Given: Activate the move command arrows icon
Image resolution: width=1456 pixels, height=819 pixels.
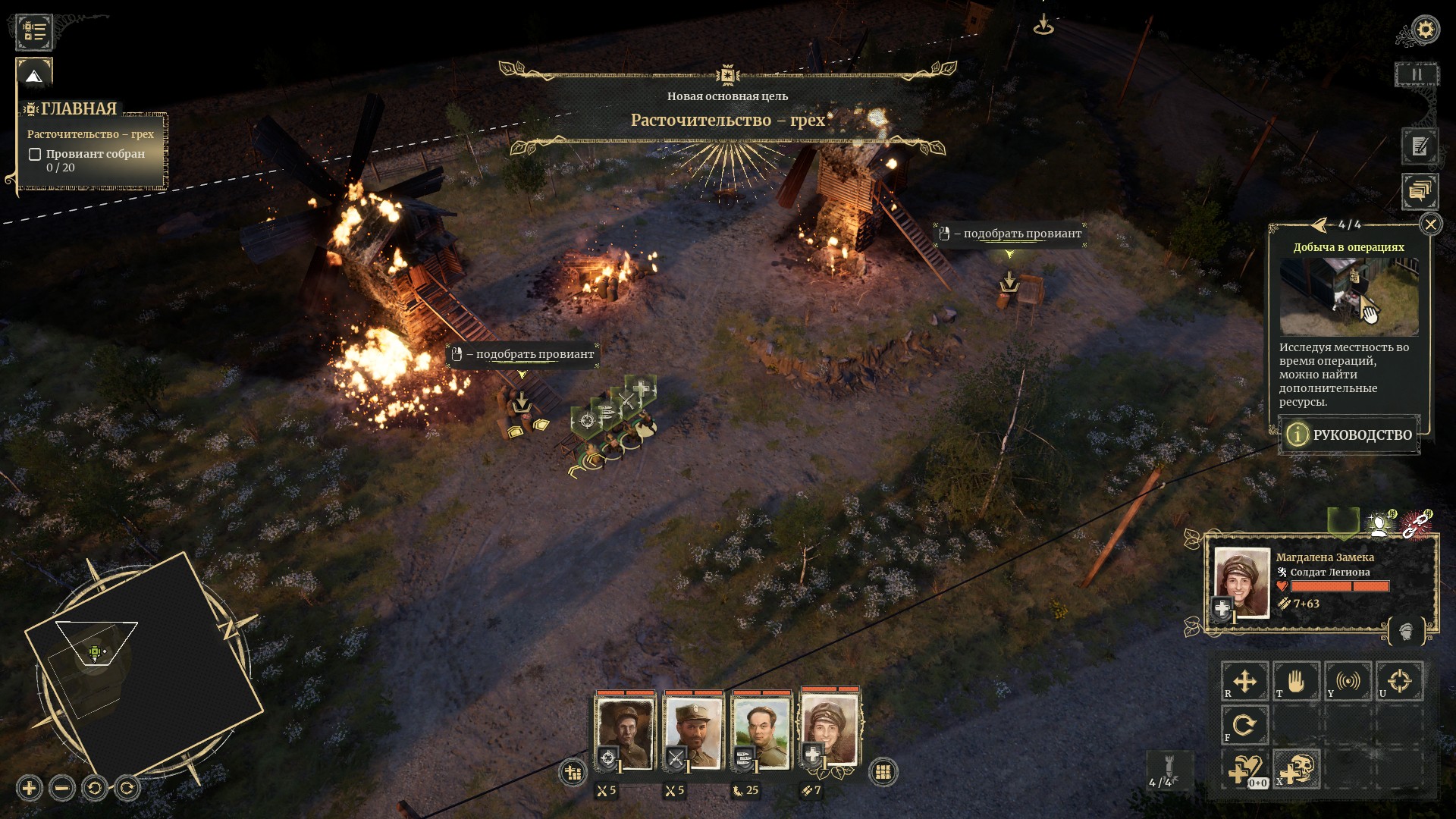Looking at the screenshot, I should coord(1244,681).
